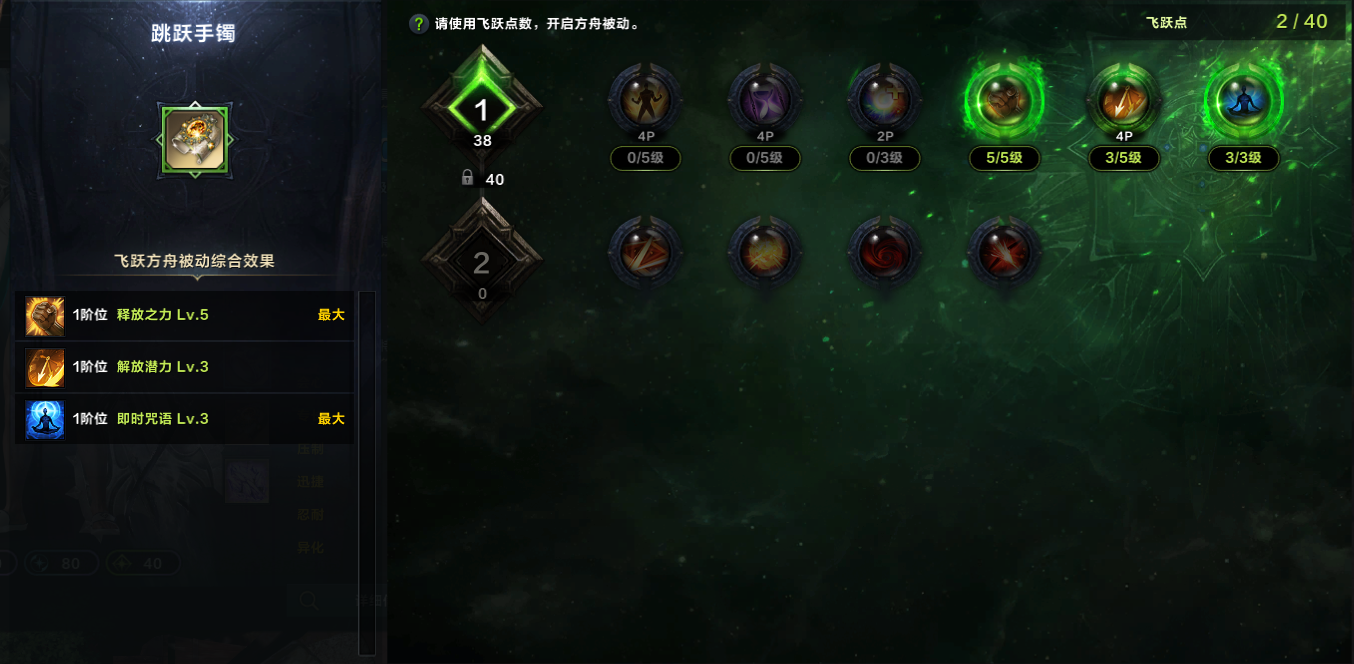The image size is (1354, 664).
Task: Choose the red spiral vortex passive
Action: tap(885, 253)
